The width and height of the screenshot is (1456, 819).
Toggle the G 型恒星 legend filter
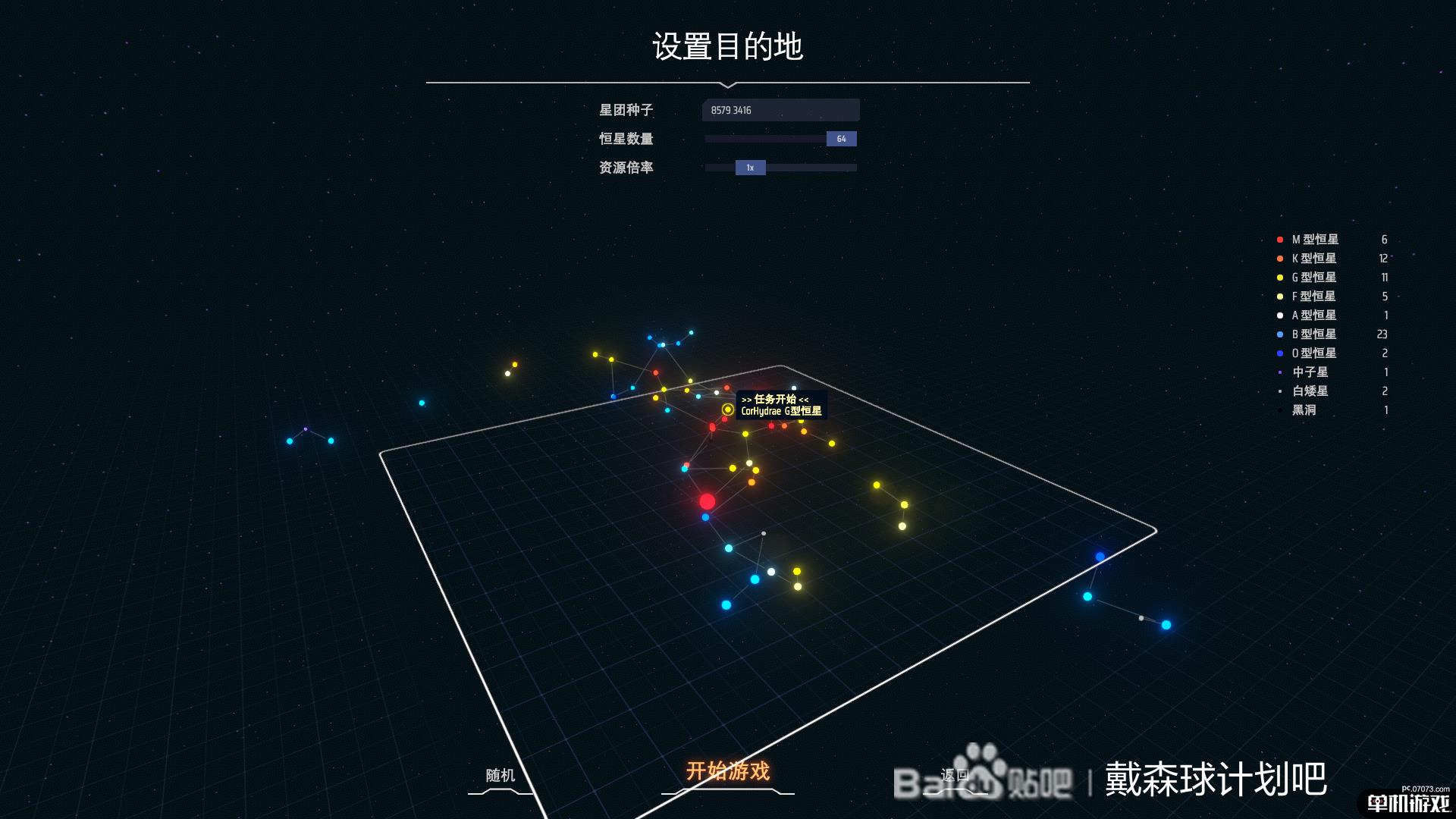point(1279,276)
